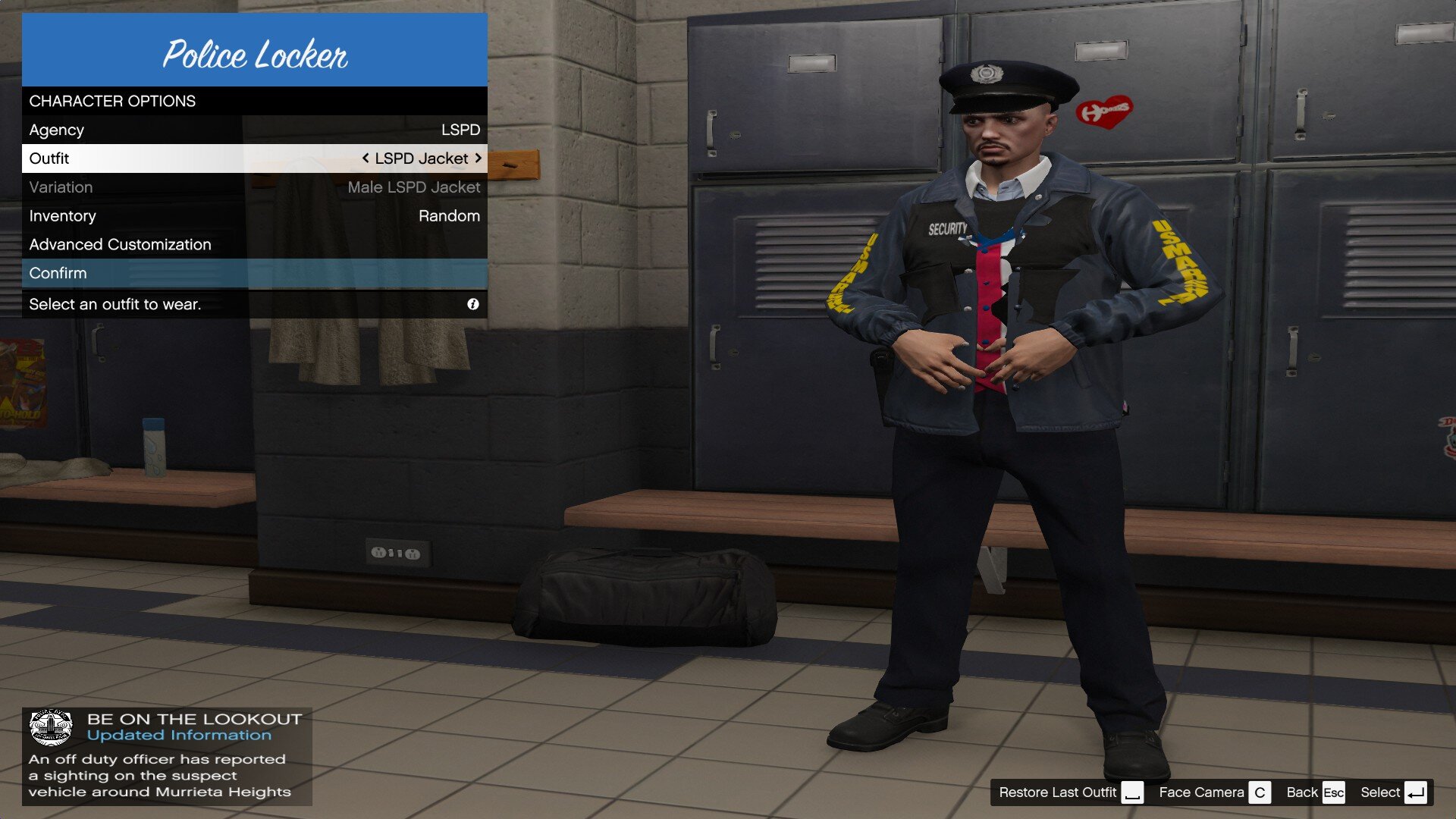Open the Inventory option set to Random
1456x819 pixels.
coord(254,216)
